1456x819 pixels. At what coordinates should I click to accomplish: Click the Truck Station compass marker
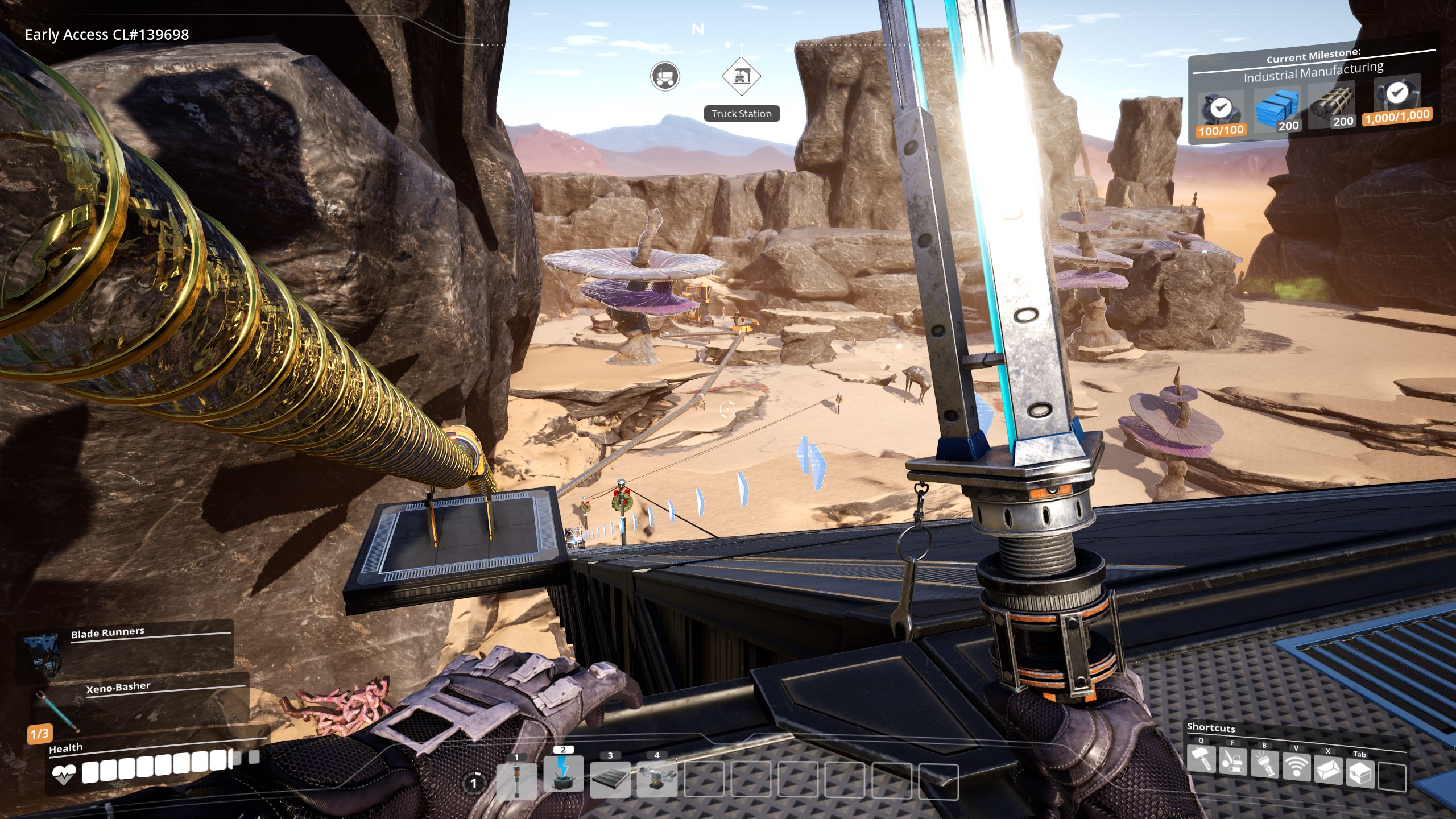click(742, 76)
